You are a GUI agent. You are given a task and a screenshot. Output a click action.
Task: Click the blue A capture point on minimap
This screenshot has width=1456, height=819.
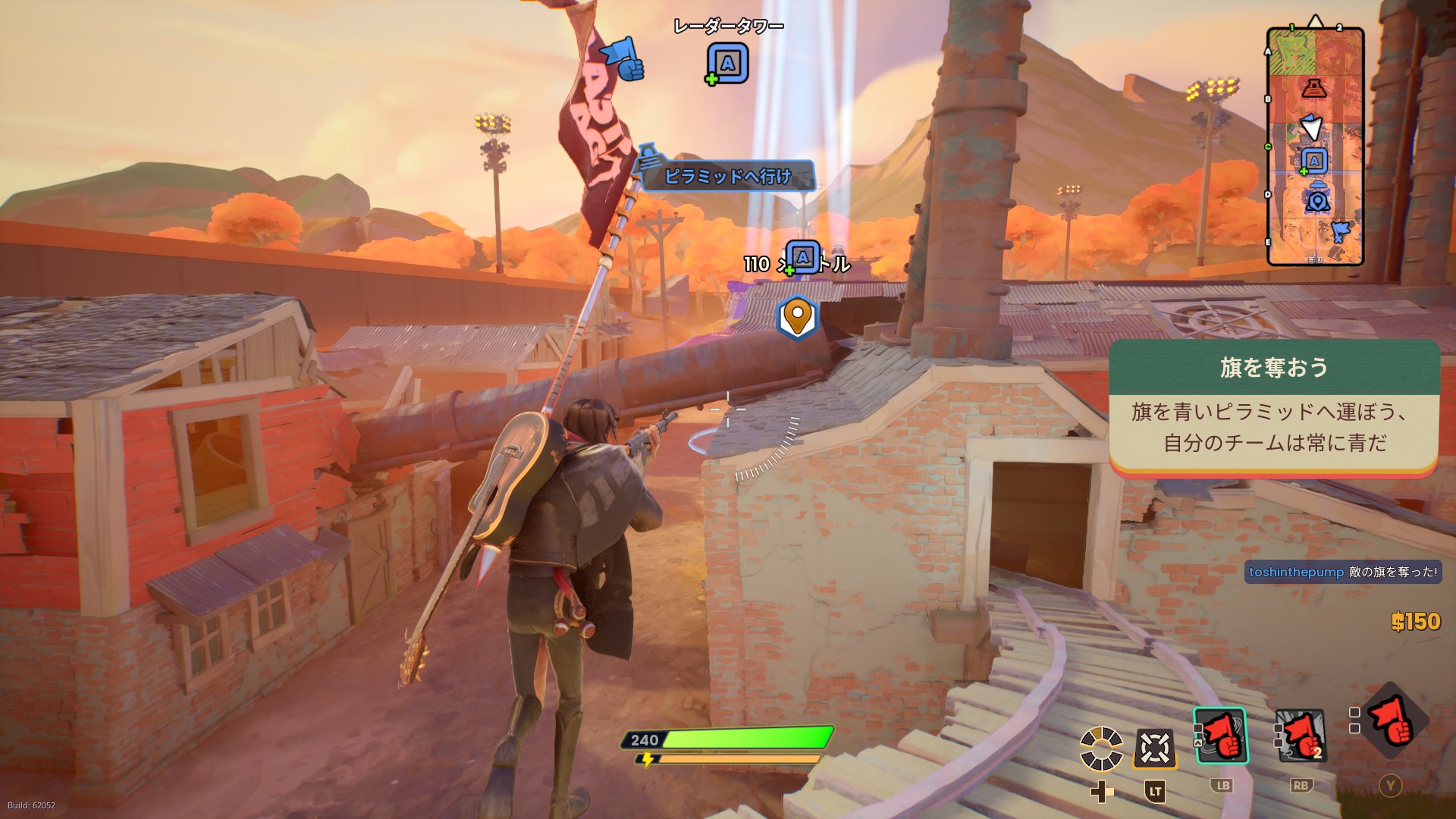coord(1313,161)
